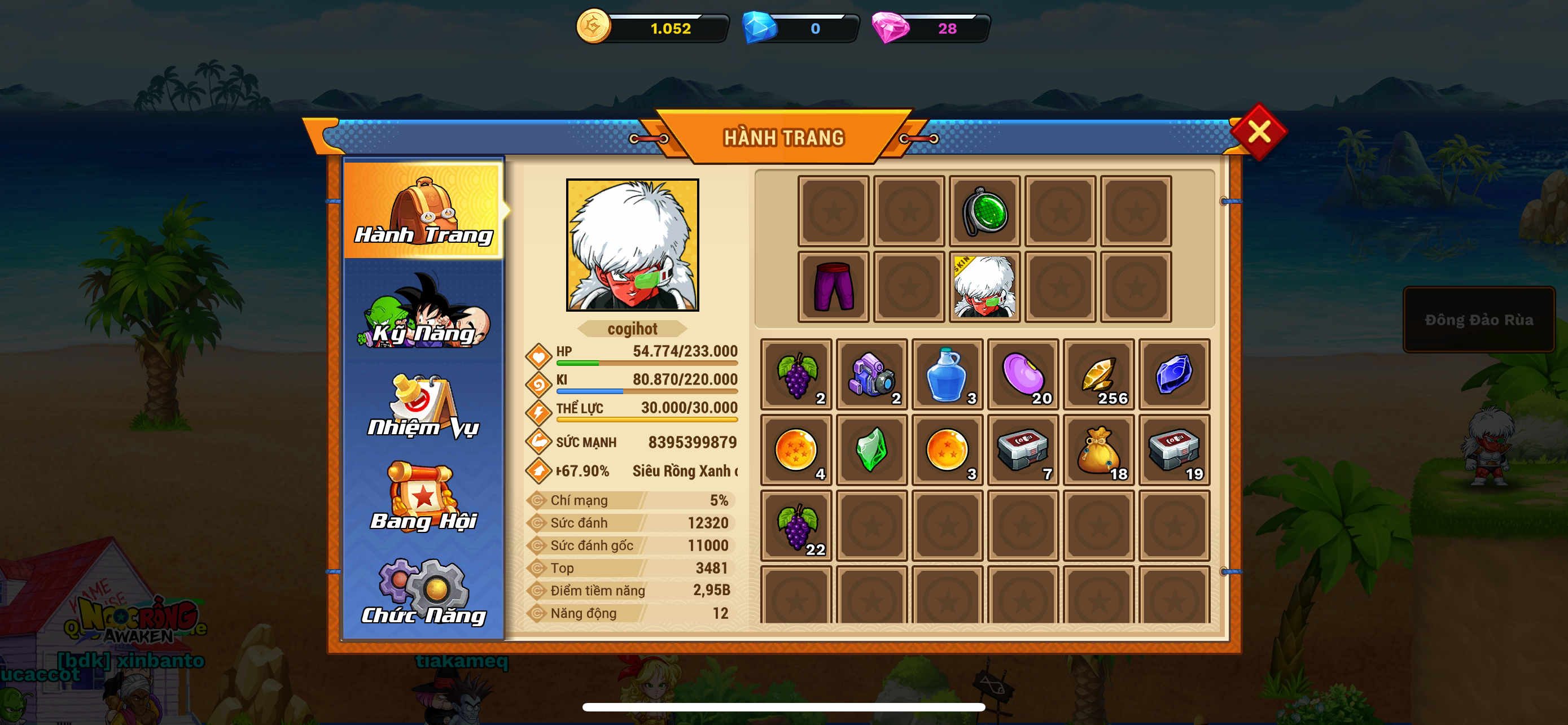Select the blue water jug item
The image size is (1568, 725).
point(947,374)
